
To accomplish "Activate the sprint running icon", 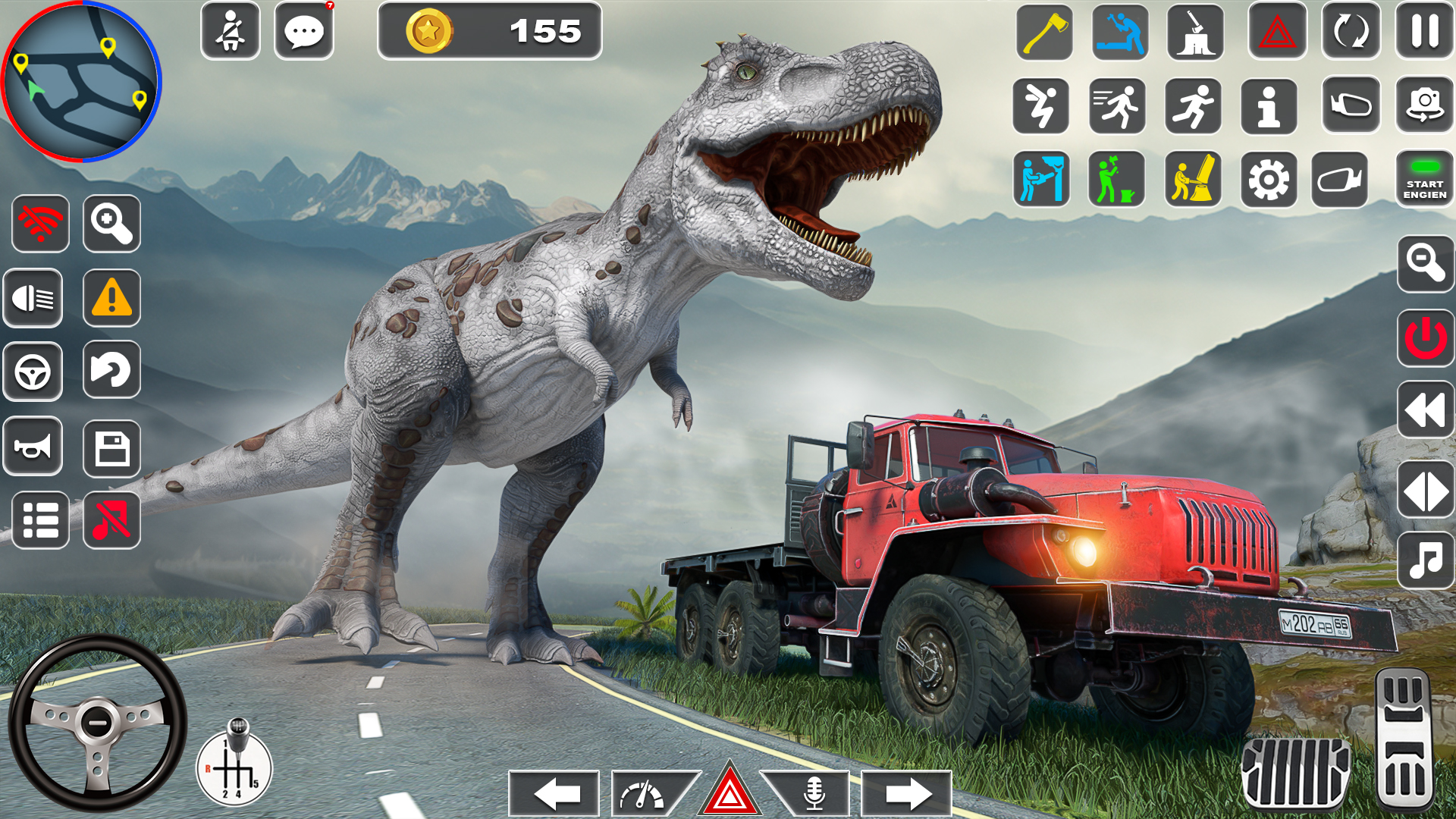I will pyautogui.click(x=1195, y=106).
